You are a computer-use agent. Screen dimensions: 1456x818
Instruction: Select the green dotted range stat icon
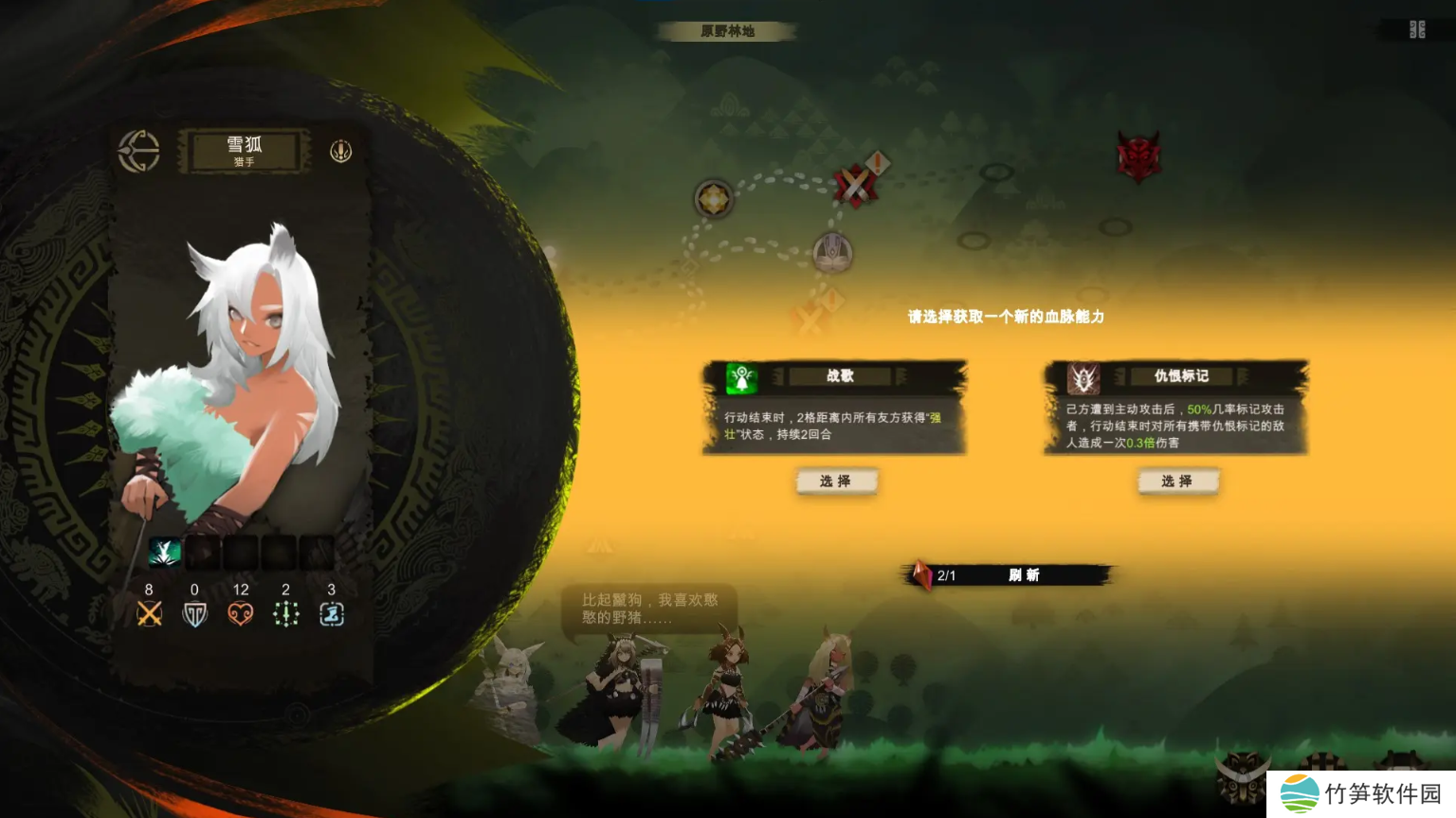click(x=285, y=614)
